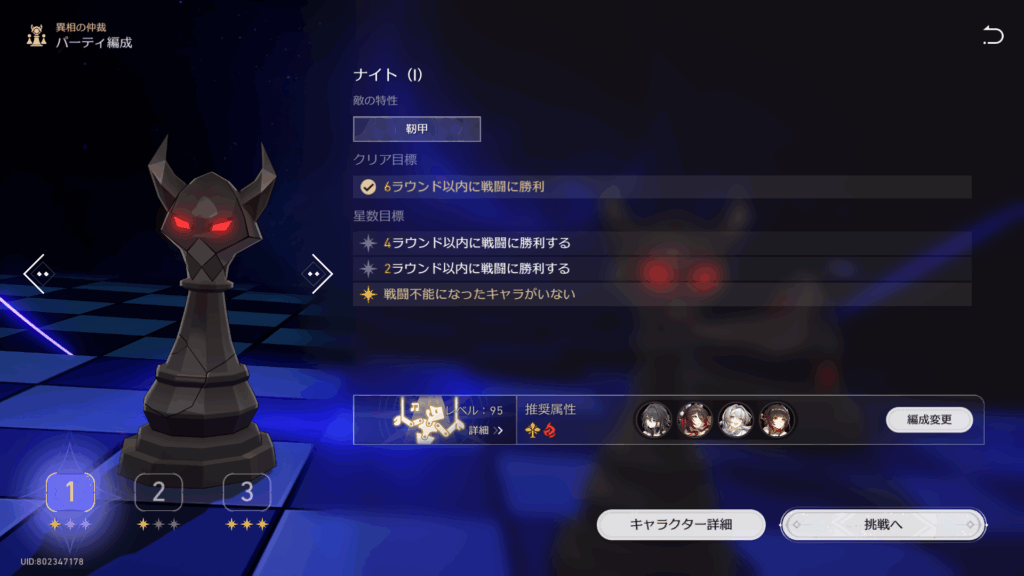
Task: Select stage 3 node
Action: [247, 491]
